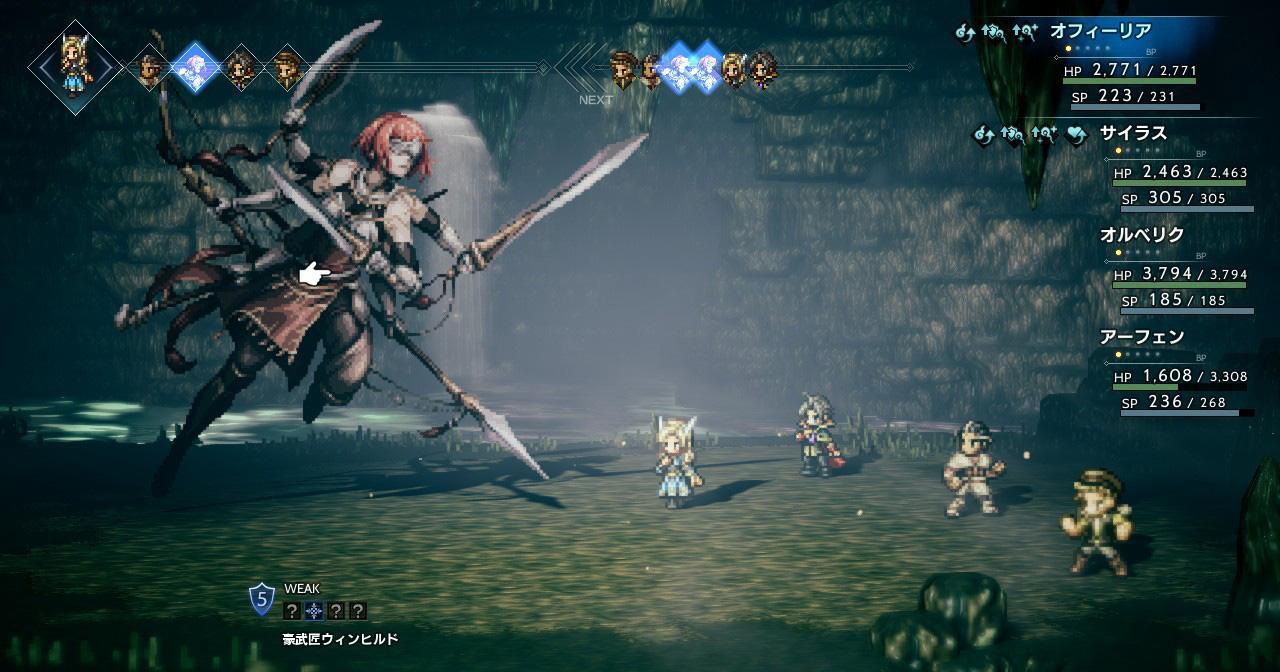Pick Olberic's party entry (オルベリク)
This screenshot has width=1280, height=672.
[1142, 235]
